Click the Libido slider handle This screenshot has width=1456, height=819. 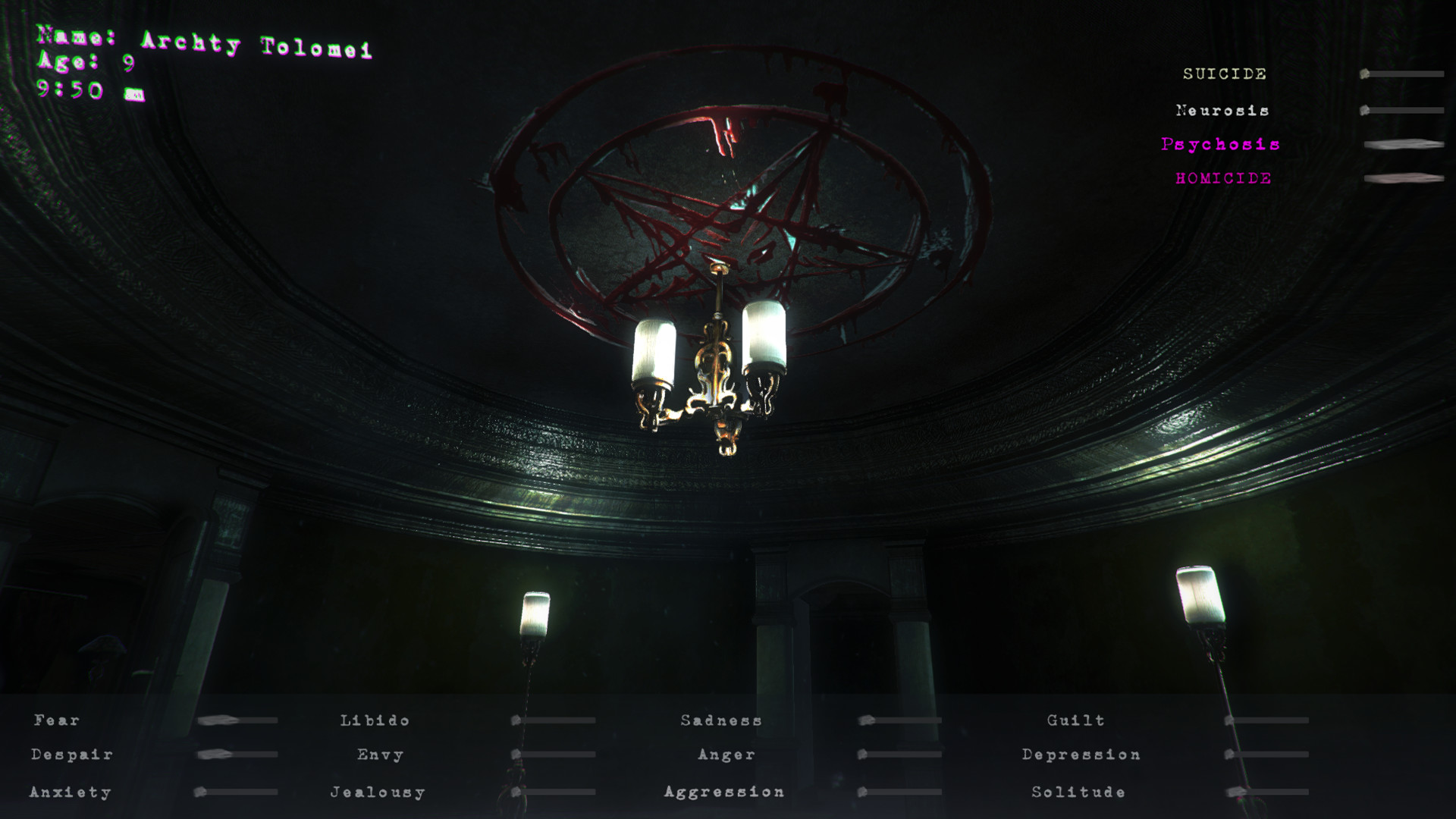pyautogui.click(x=516, y=719)
